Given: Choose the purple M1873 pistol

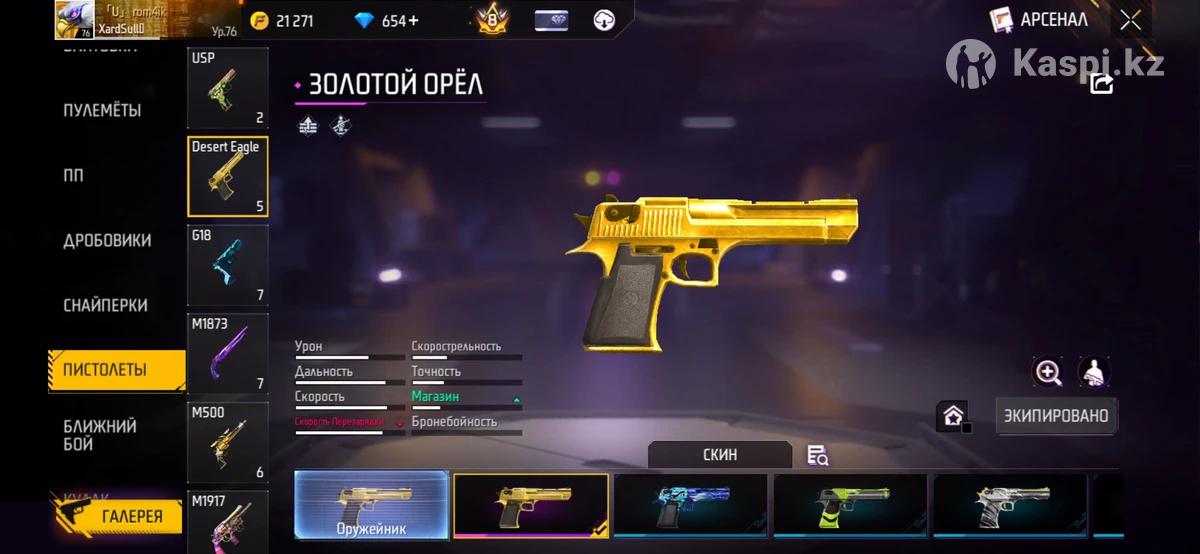Looking at the screenshot, I should [227, 353].
